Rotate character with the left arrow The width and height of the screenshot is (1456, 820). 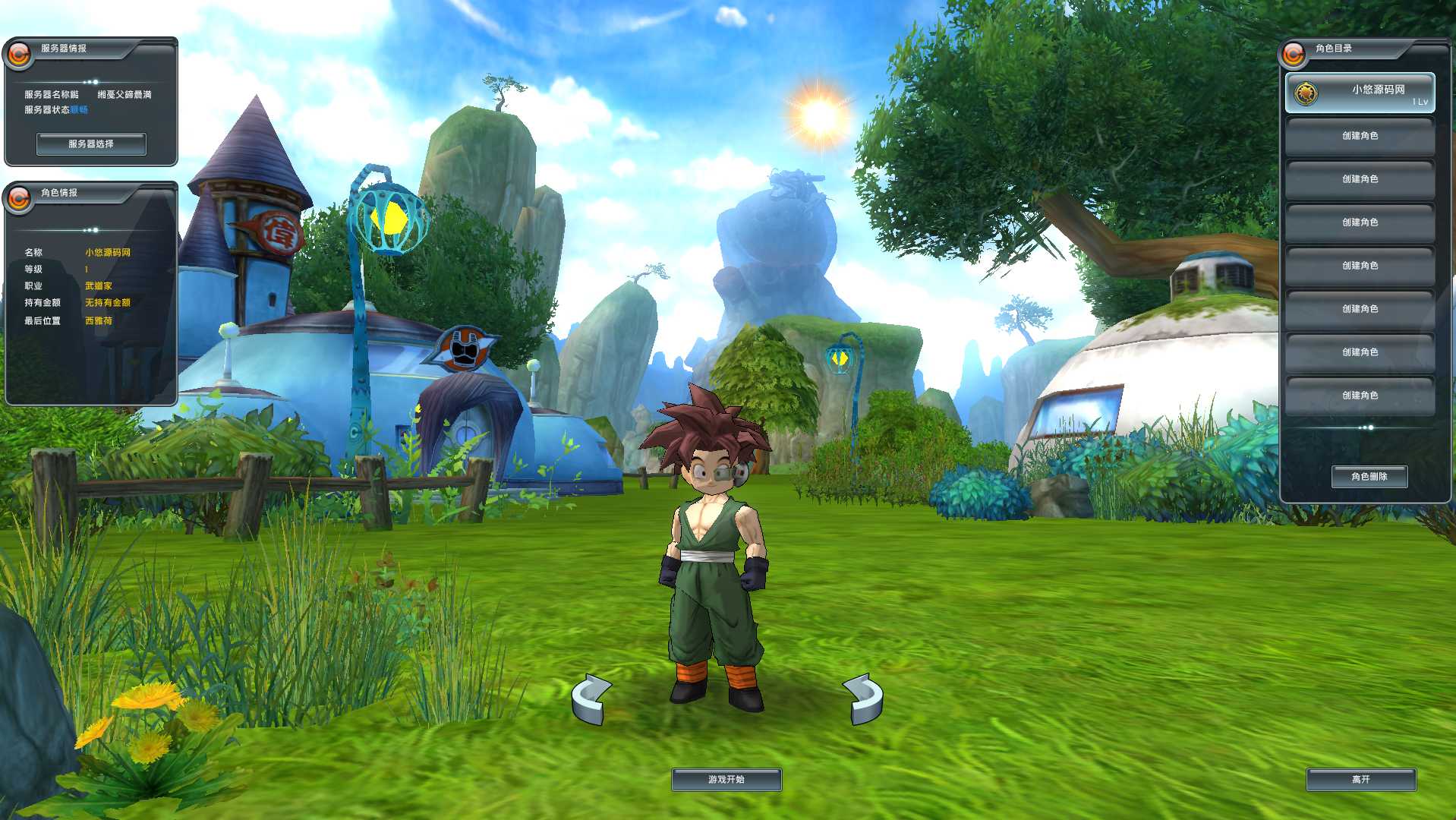[591, 699]
